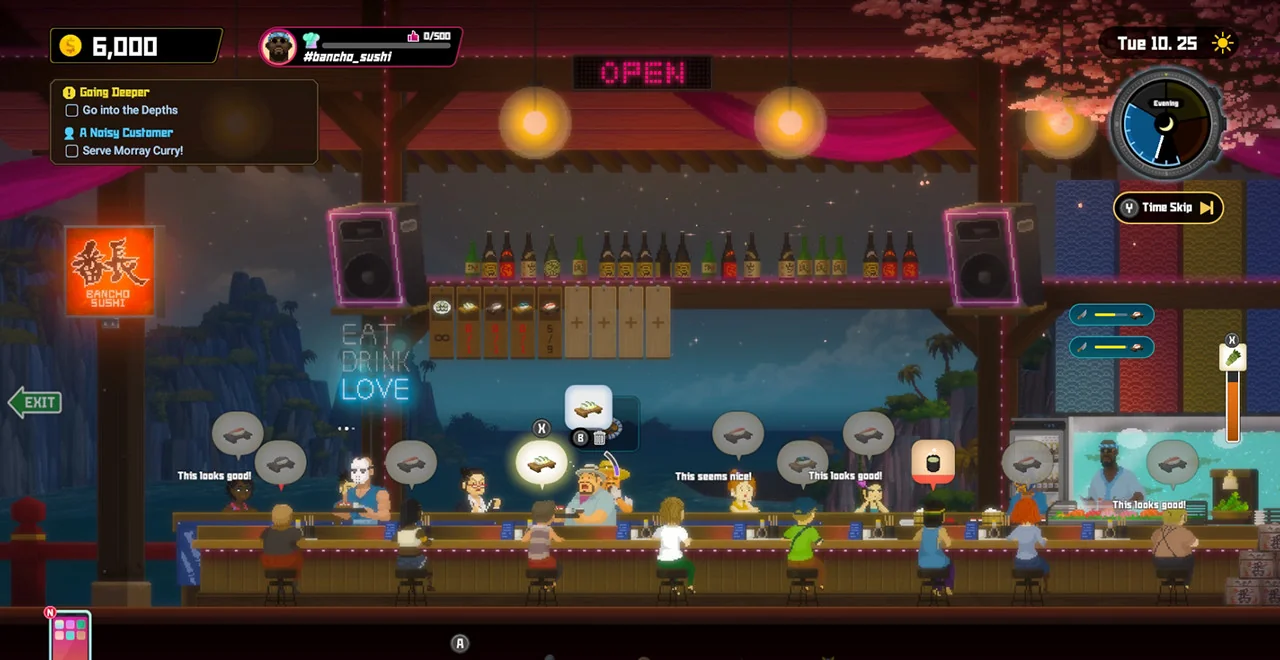Toggle the Go into the Depths checkbox

(71, 111)
